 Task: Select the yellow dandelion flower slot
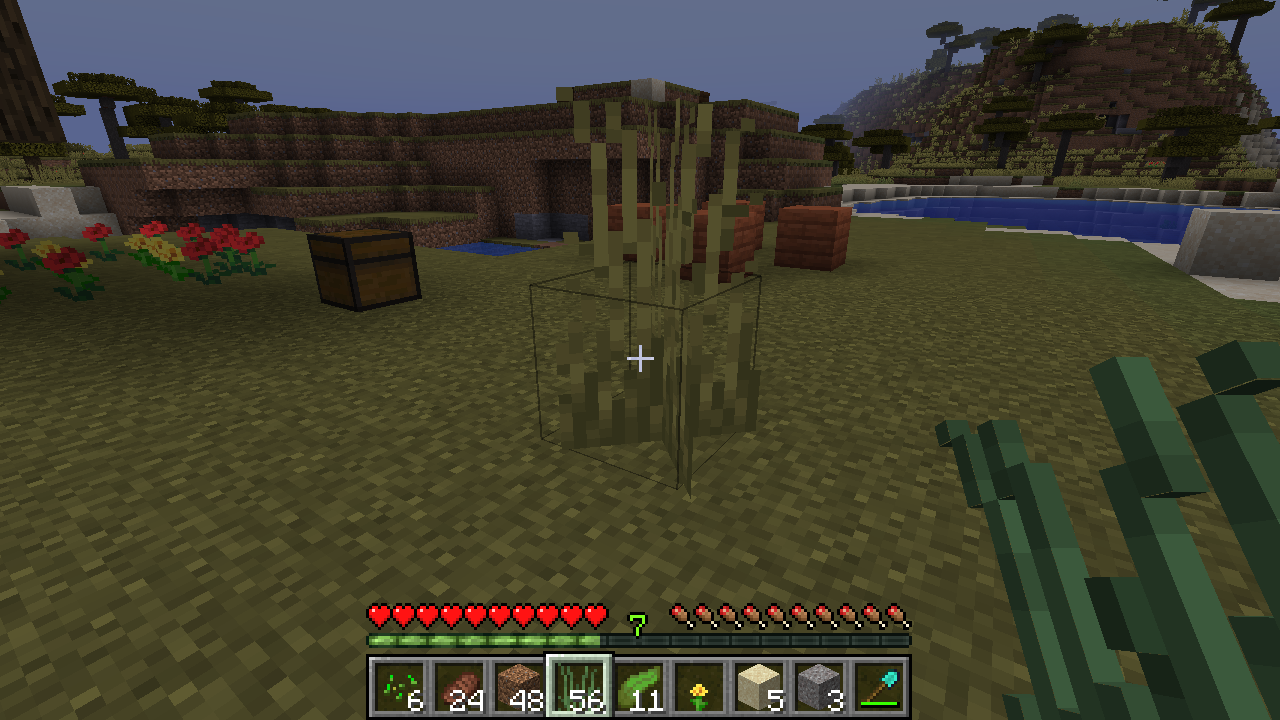click(x=699, y=687)
